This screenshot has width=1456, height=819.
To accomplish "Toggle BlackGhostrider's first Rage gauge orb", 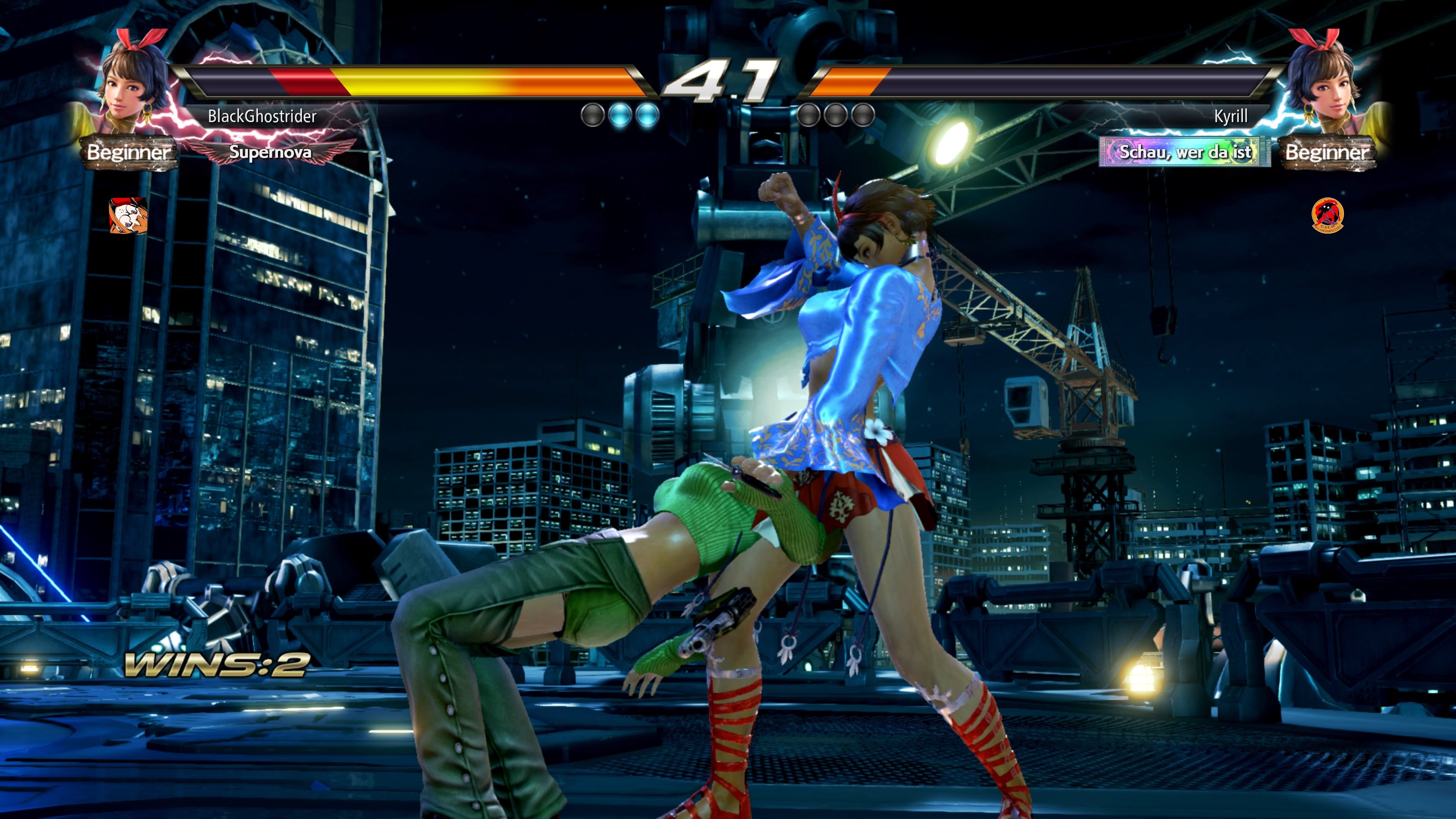I will (593, 115).
